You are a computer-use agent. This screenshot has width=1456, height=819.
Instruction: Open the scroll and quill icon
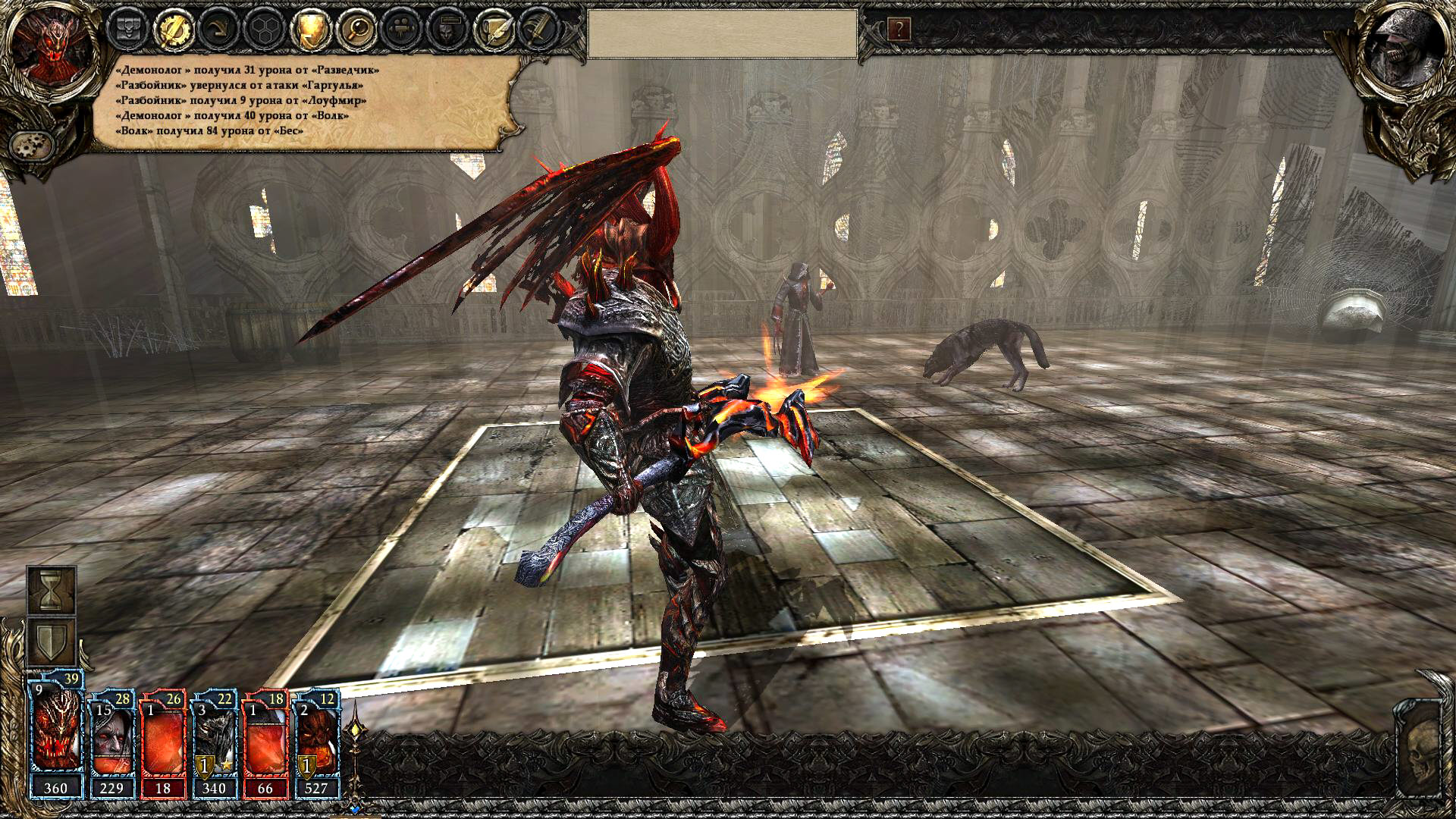[491, 30]
